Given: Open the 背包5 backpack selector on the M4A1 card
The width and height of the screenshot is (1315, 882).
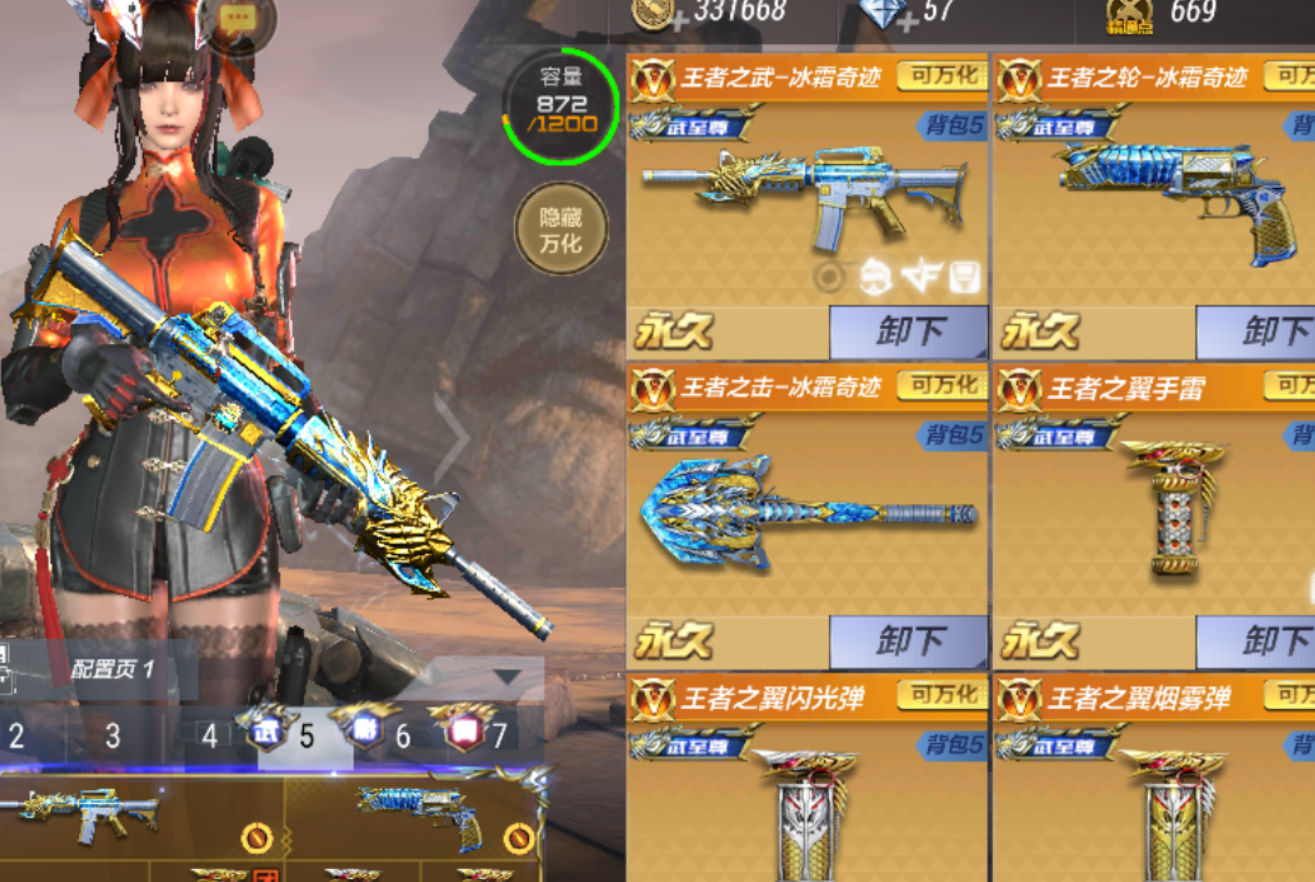Looking at the screenshot, I should click(x=955, y=126).
